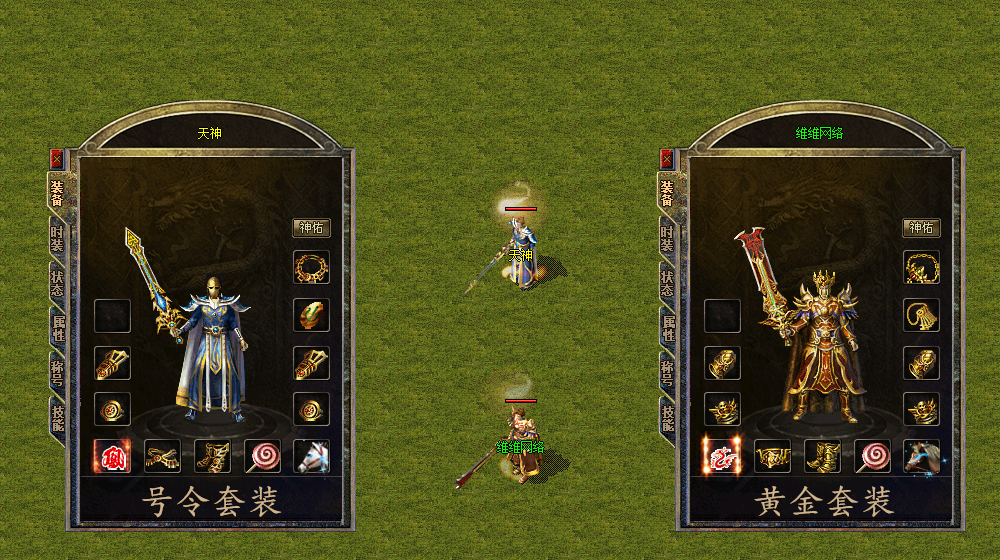
Task: Select the golden horn slot in 维维网络's panel
Action: click(x=921, y=315)
